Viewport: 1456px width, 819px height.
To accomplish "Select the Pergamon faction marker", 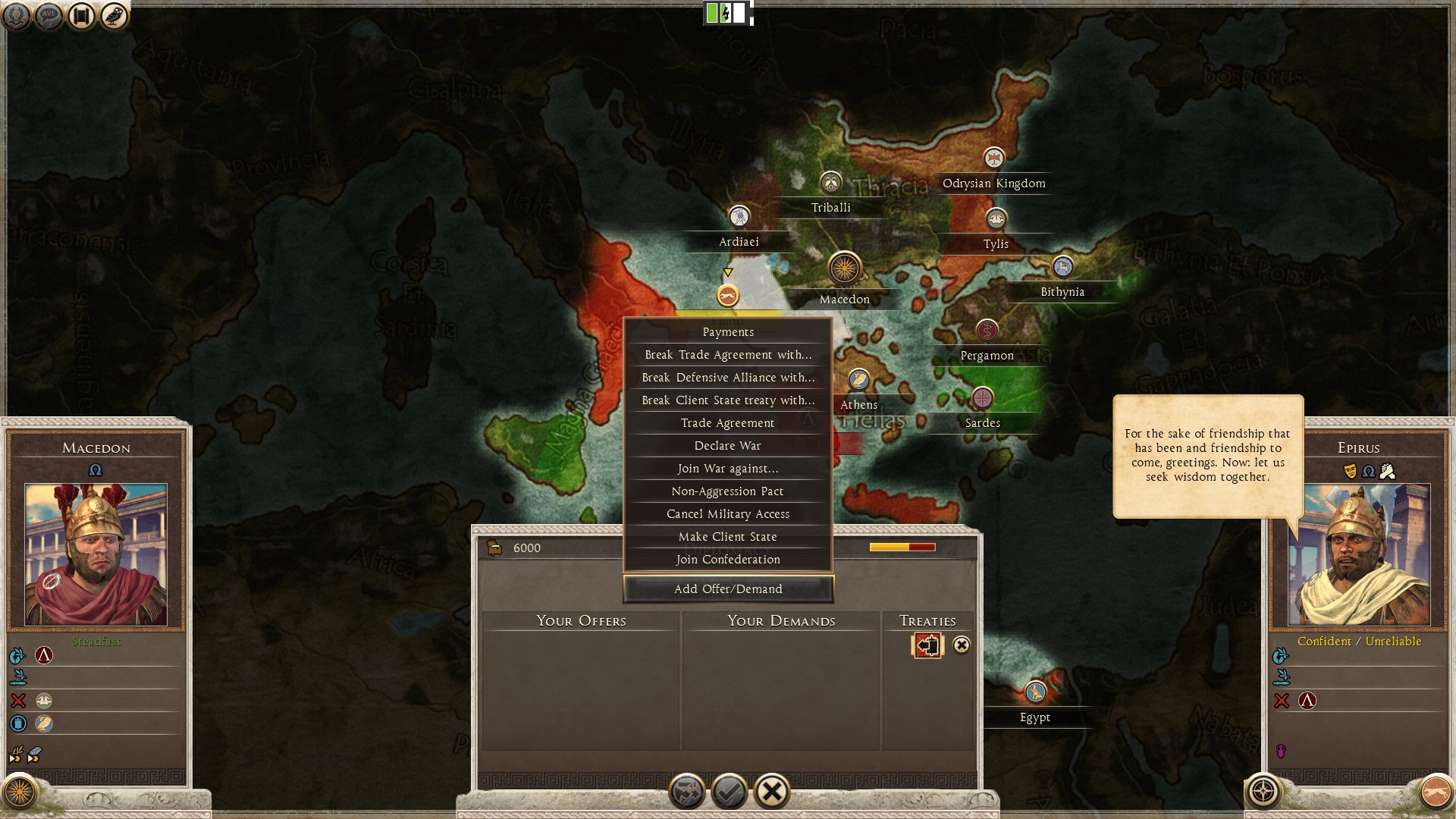I will coord(987,331).
